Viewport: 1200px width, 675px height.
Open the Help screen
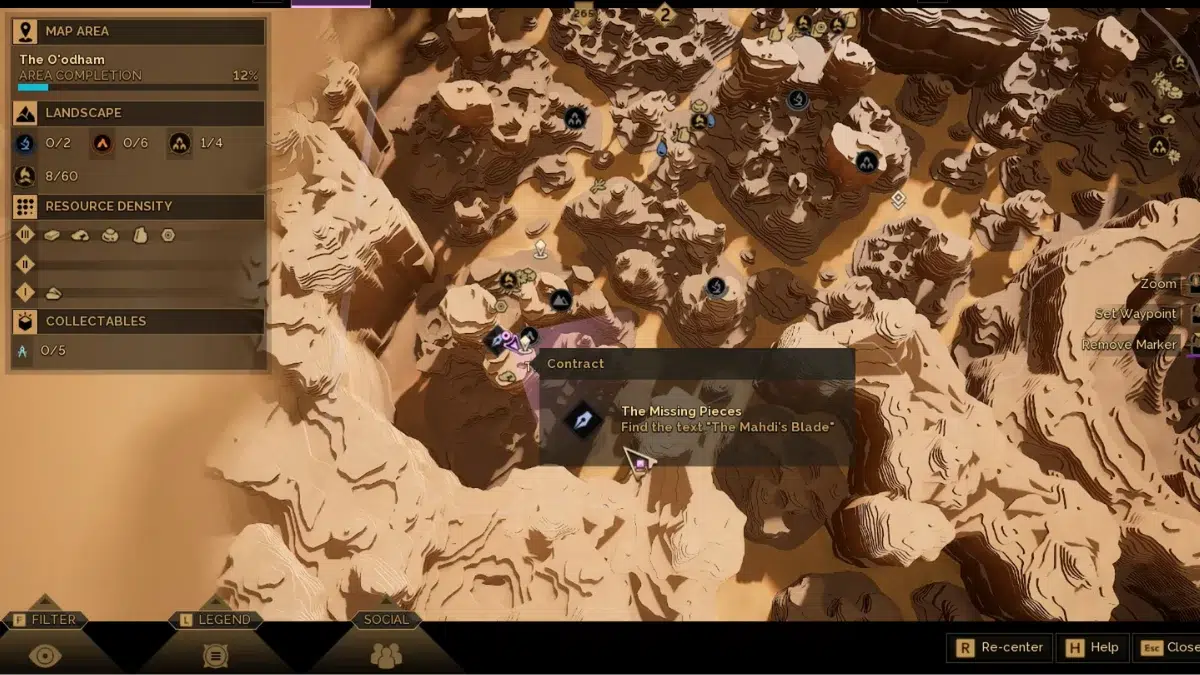click(1092, 647)
